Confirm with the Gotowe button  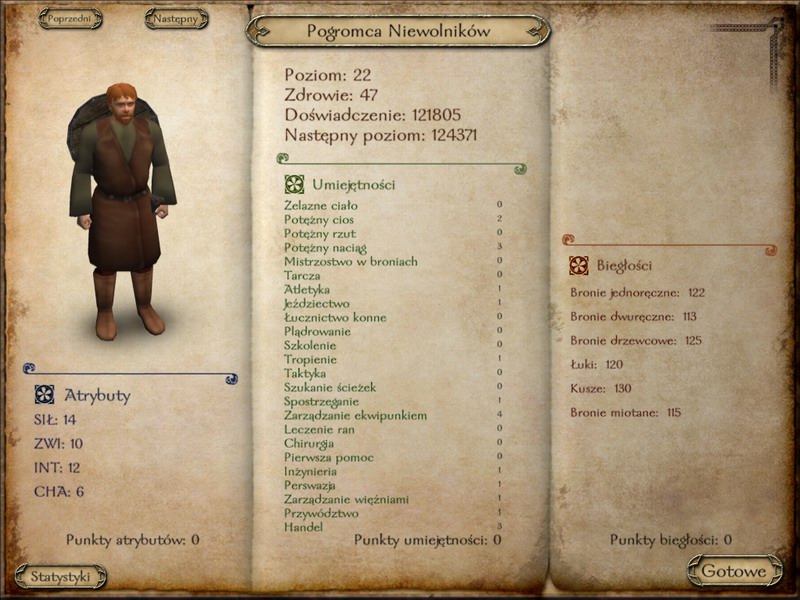tap(733, 571)
